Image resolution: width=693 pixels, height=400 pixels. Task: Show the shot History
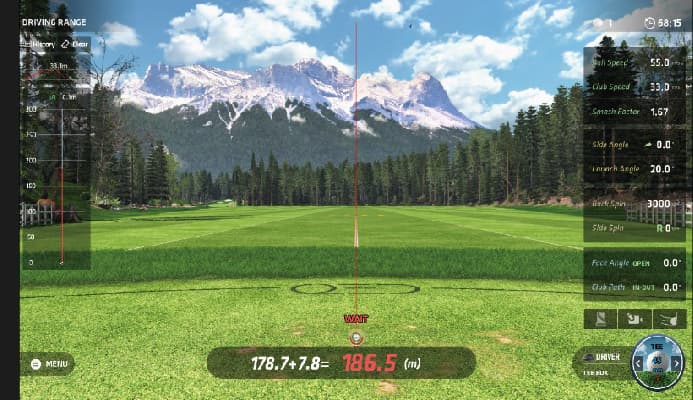41,44
